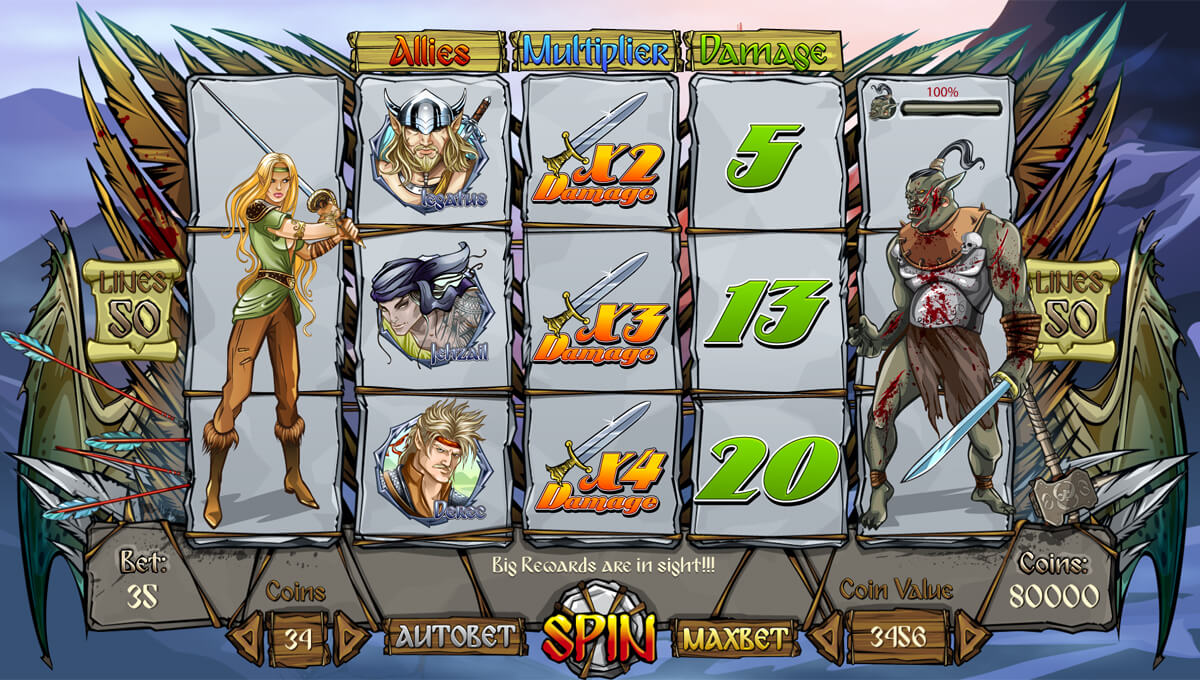Select the X2 Damage multiplier tile

[600, 152]
